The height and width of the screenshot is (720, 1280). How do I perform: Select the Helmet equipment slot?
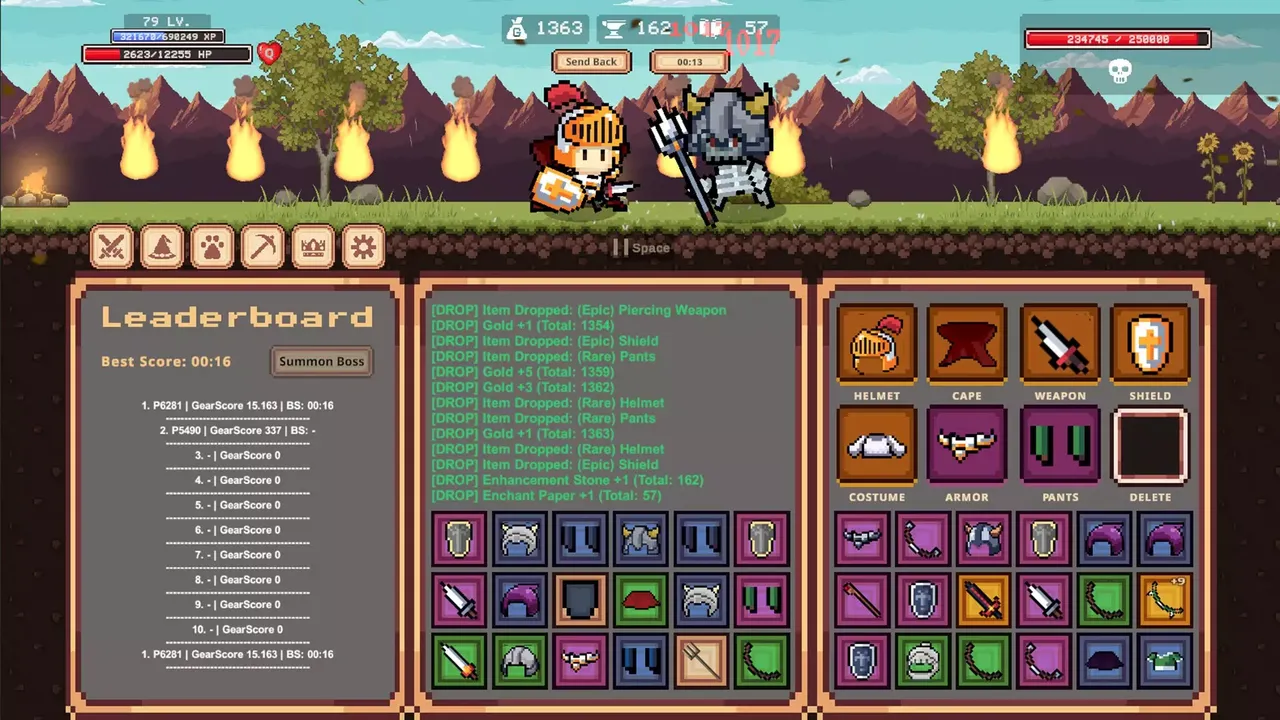(876, 345)
